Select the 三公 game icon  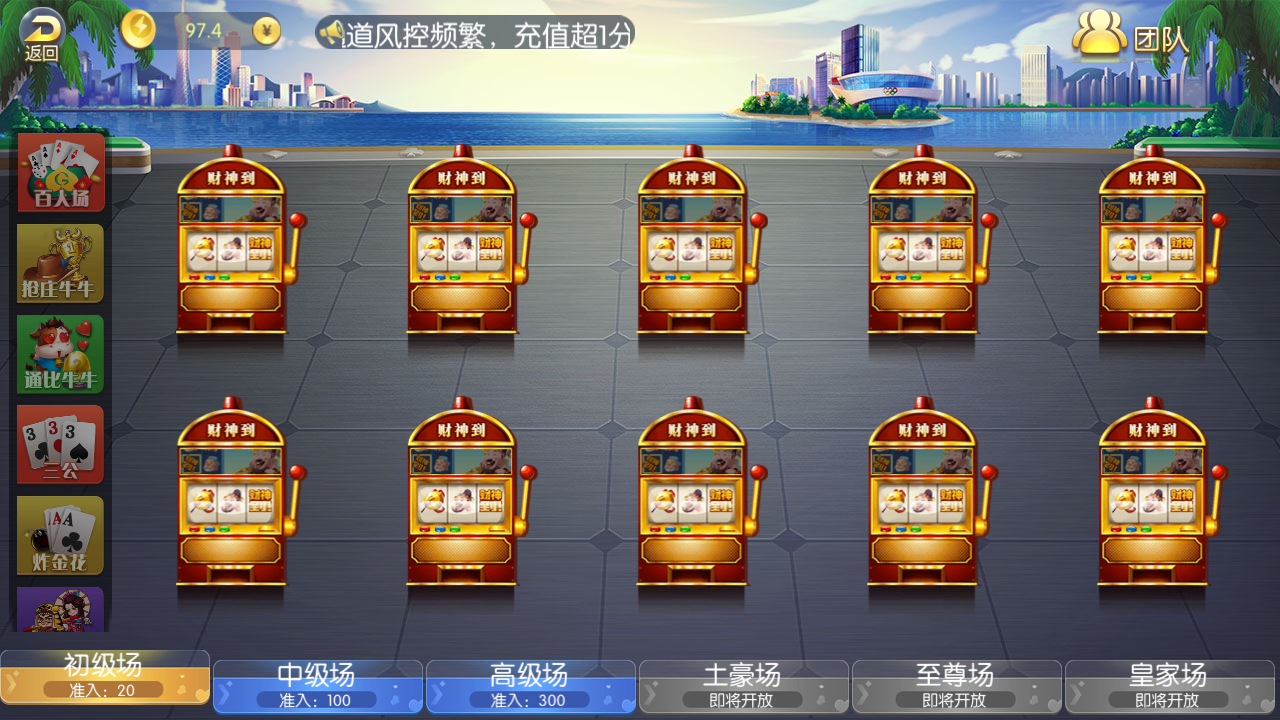point(59,444)
